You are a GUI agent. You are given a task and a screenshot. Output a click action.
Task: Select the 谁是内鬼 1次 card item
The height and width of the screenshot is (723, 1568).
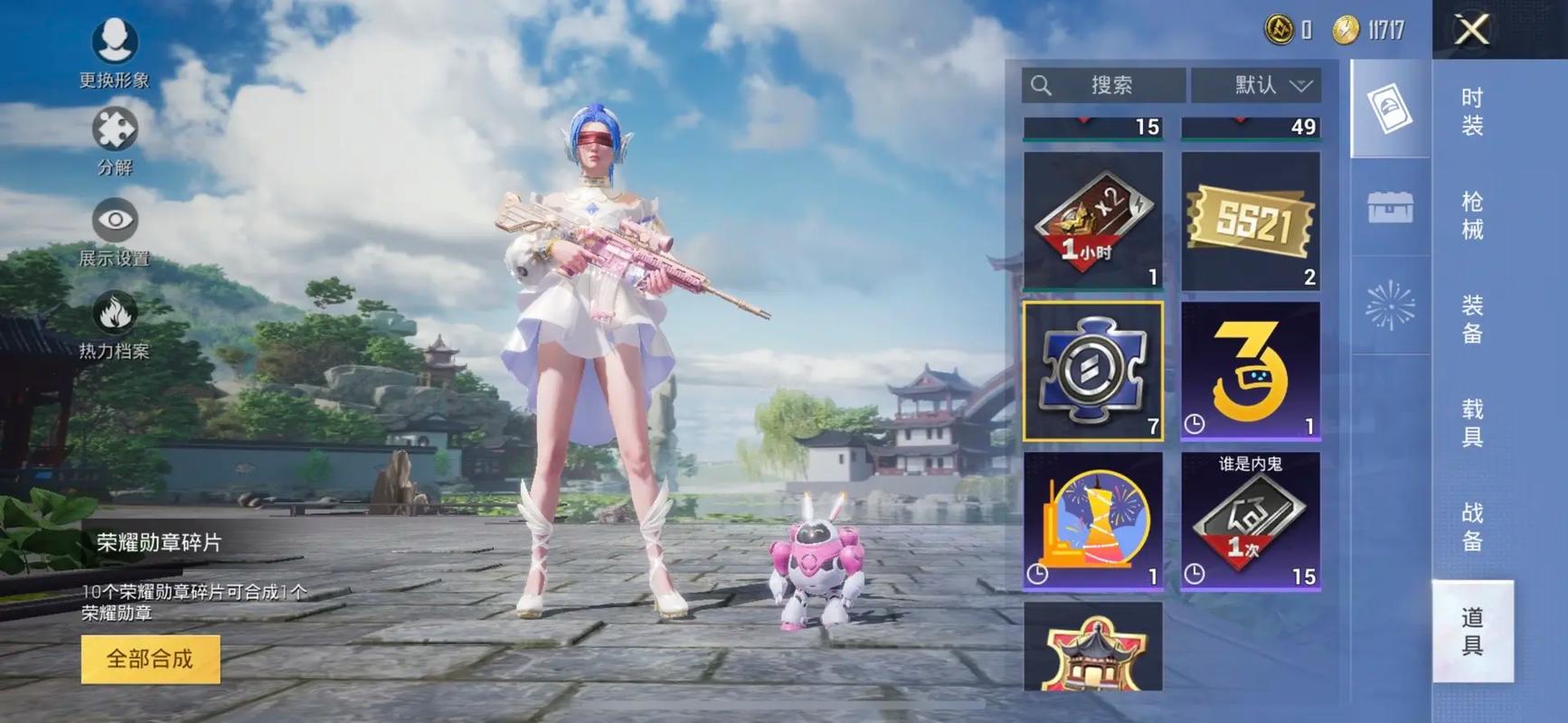(1251, 522)
